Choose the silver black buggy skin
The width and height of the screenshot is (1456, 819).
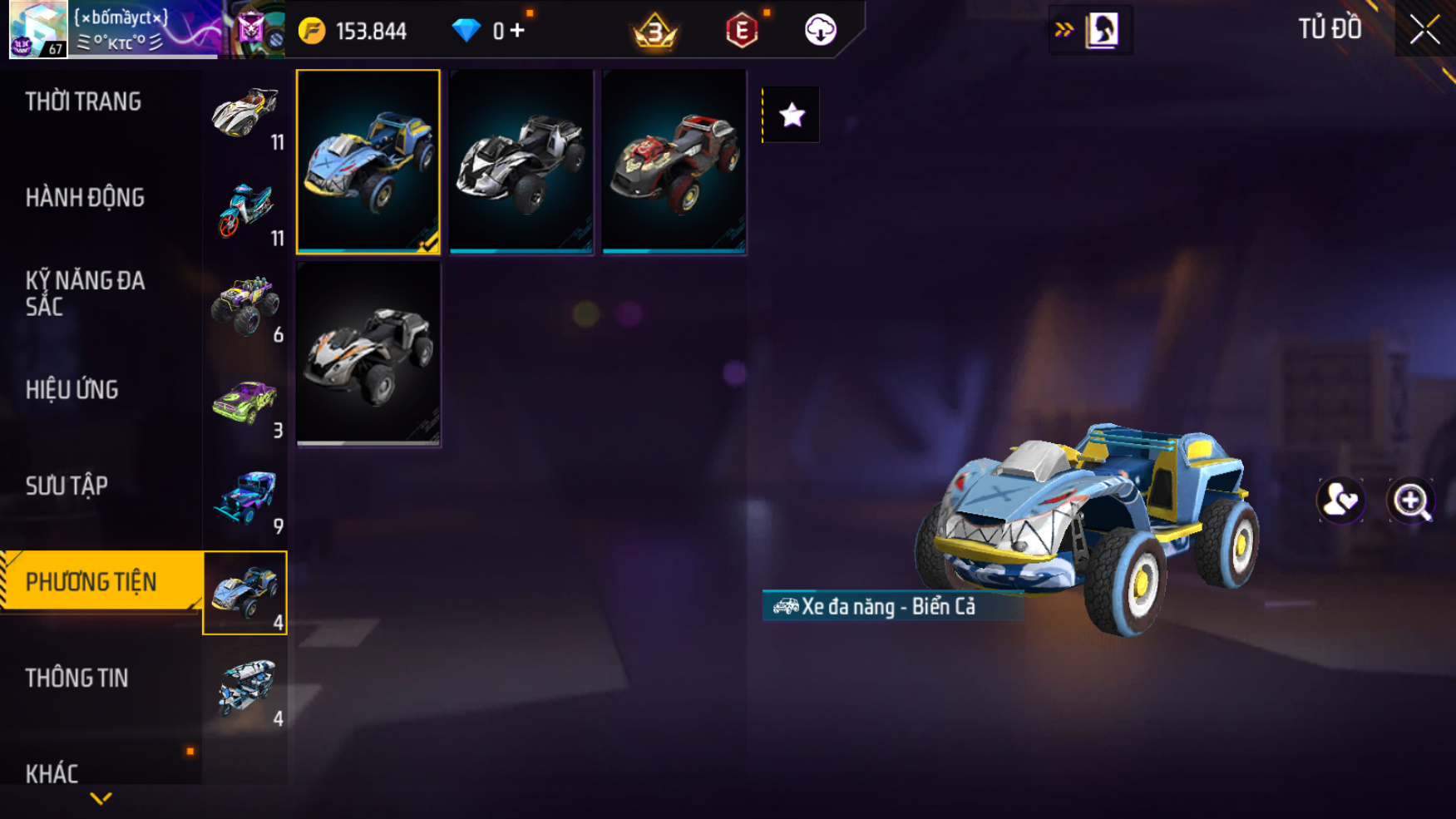pyautogui.click(x=521, y=161)
